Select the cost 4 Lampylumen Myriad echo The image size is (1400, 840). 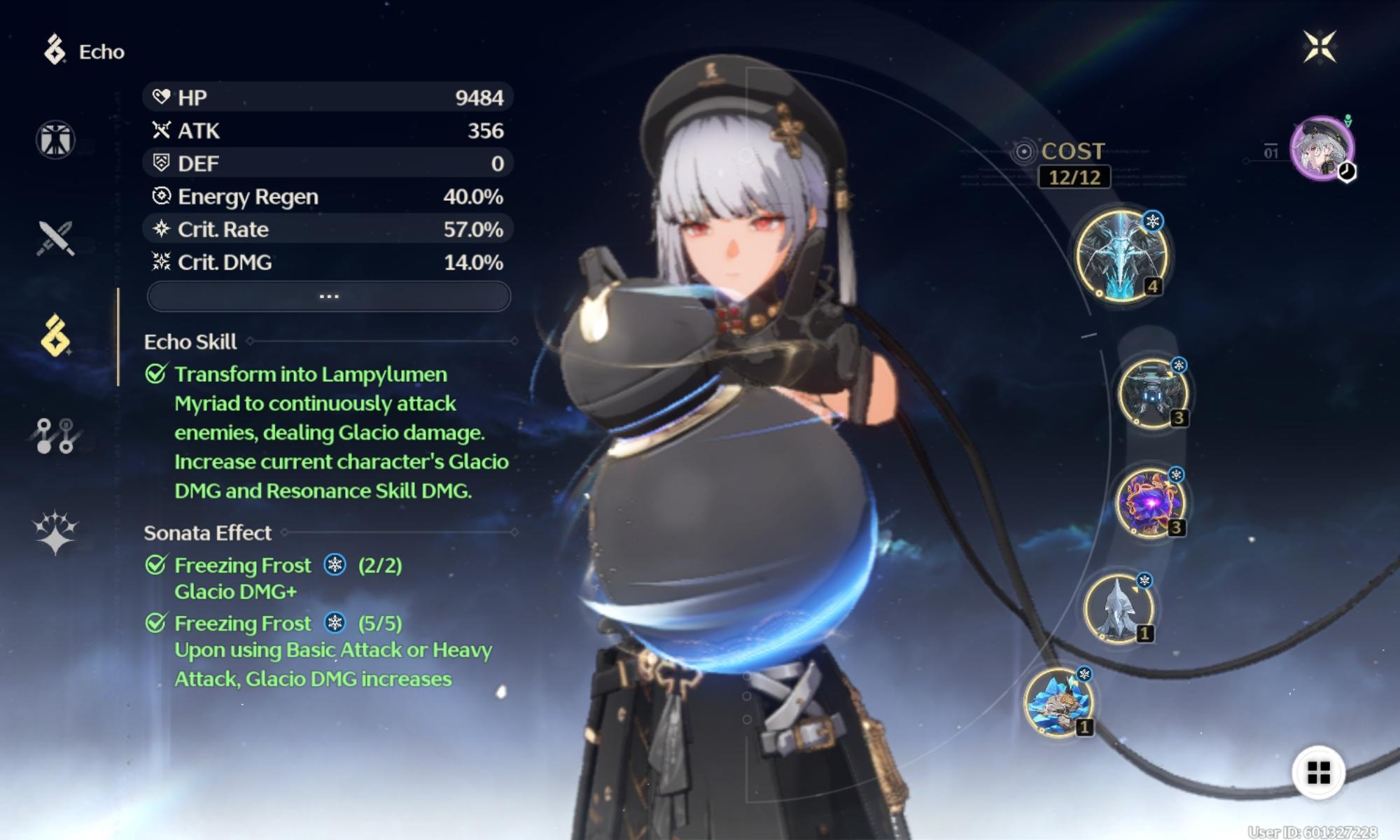[1121, 255]
